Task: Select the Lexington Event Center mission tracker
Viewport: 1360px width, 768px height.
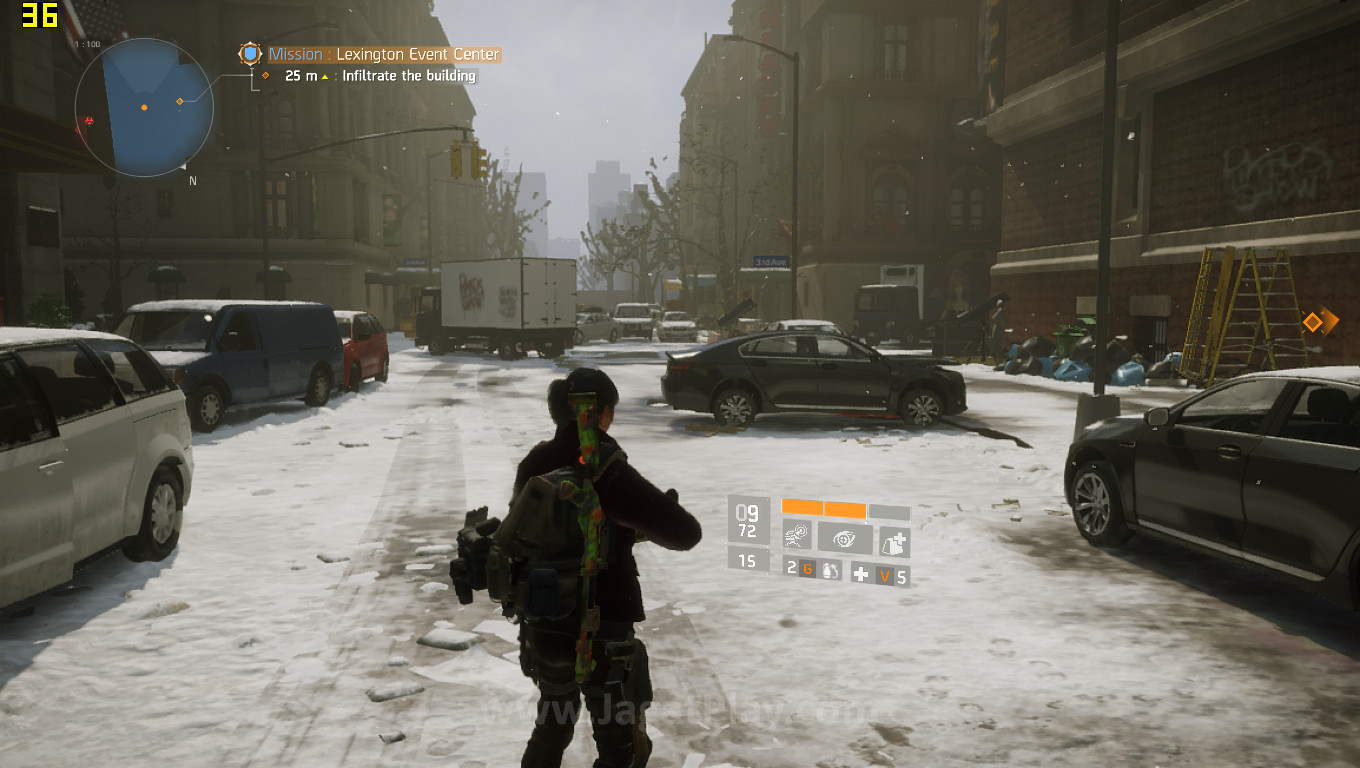Action: pos(384,54)
